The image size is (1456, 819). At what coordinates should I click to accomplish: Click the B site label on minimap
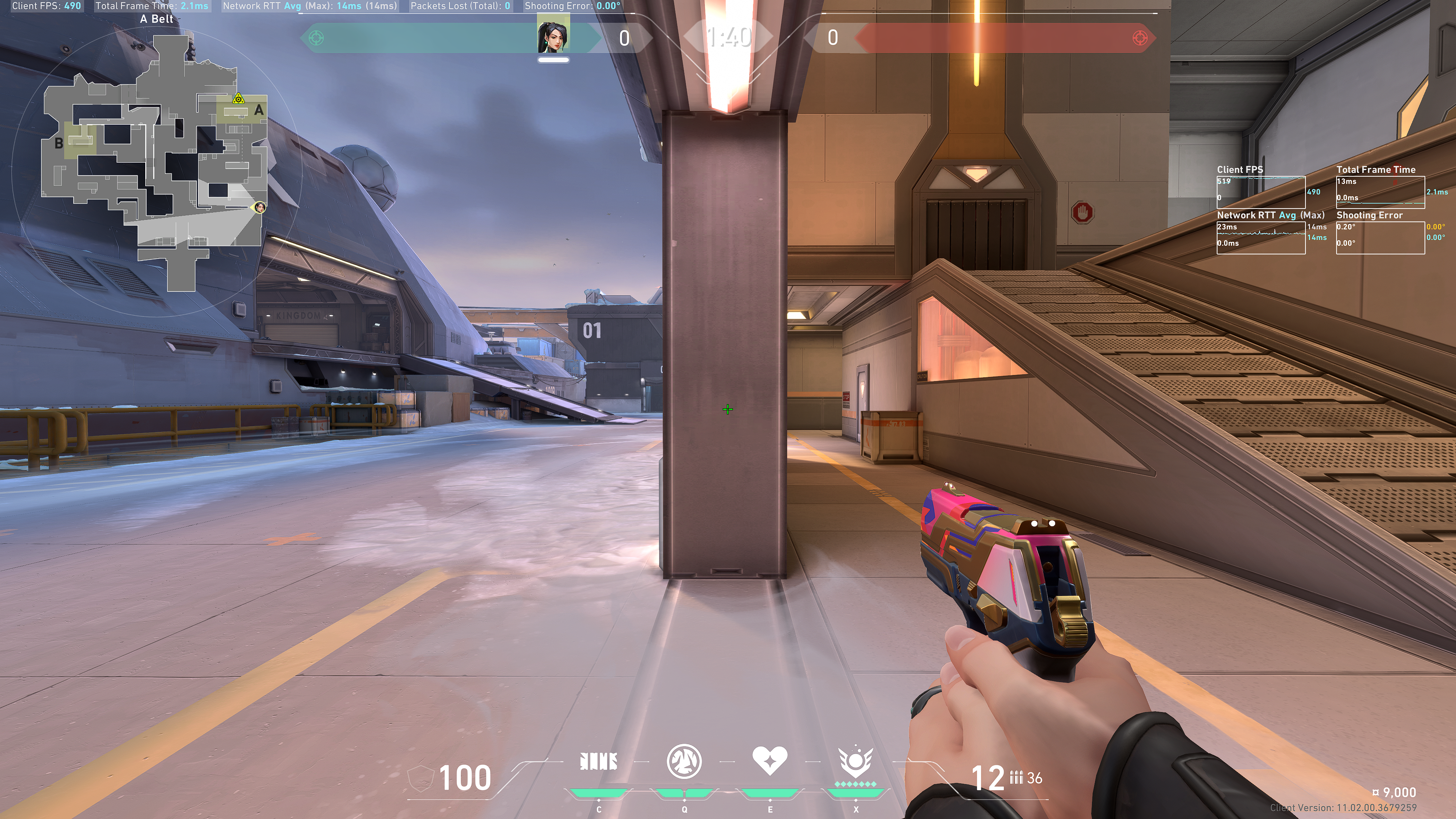59,144
